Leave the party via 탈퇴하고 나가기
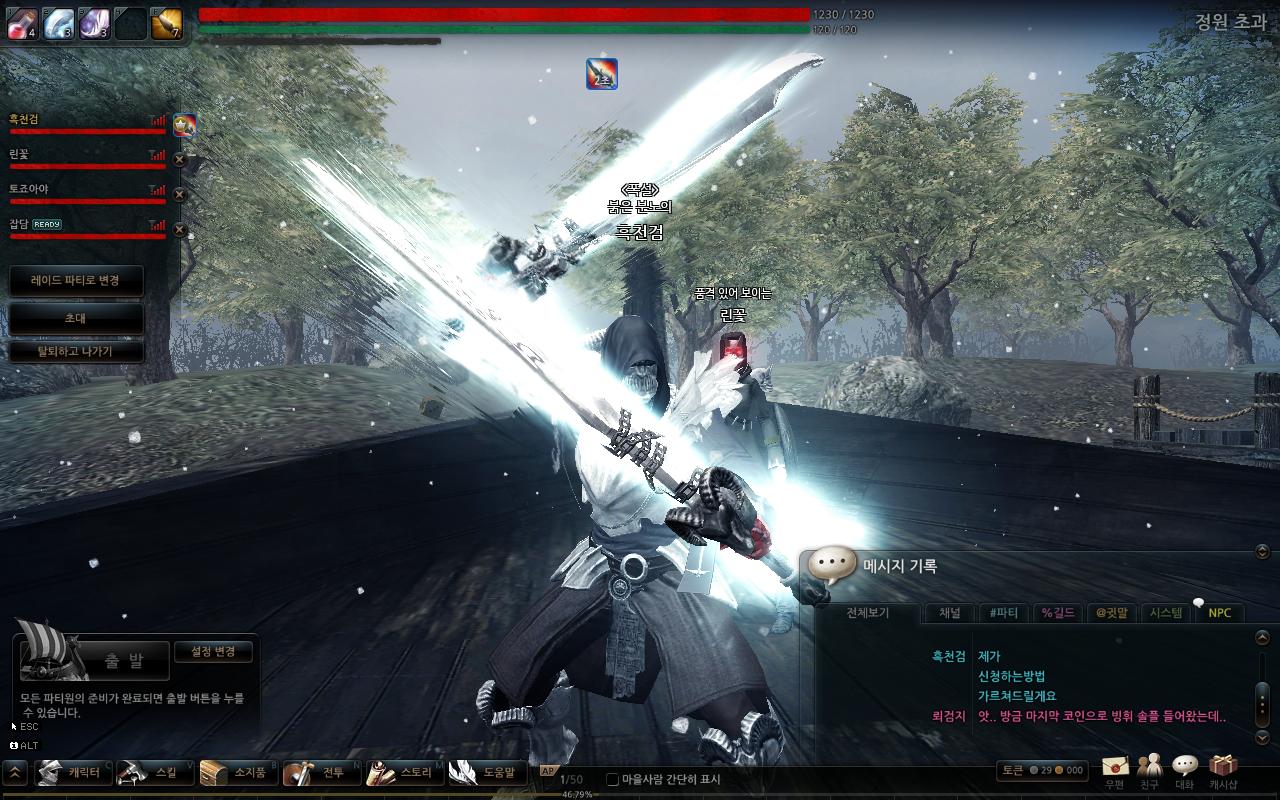 [x=75, y=352]
